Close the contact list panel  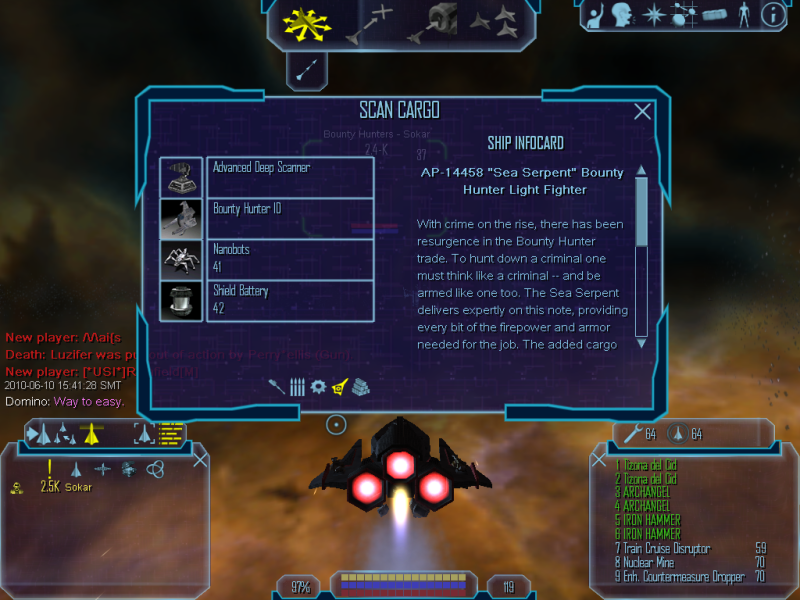pos(200,460)
